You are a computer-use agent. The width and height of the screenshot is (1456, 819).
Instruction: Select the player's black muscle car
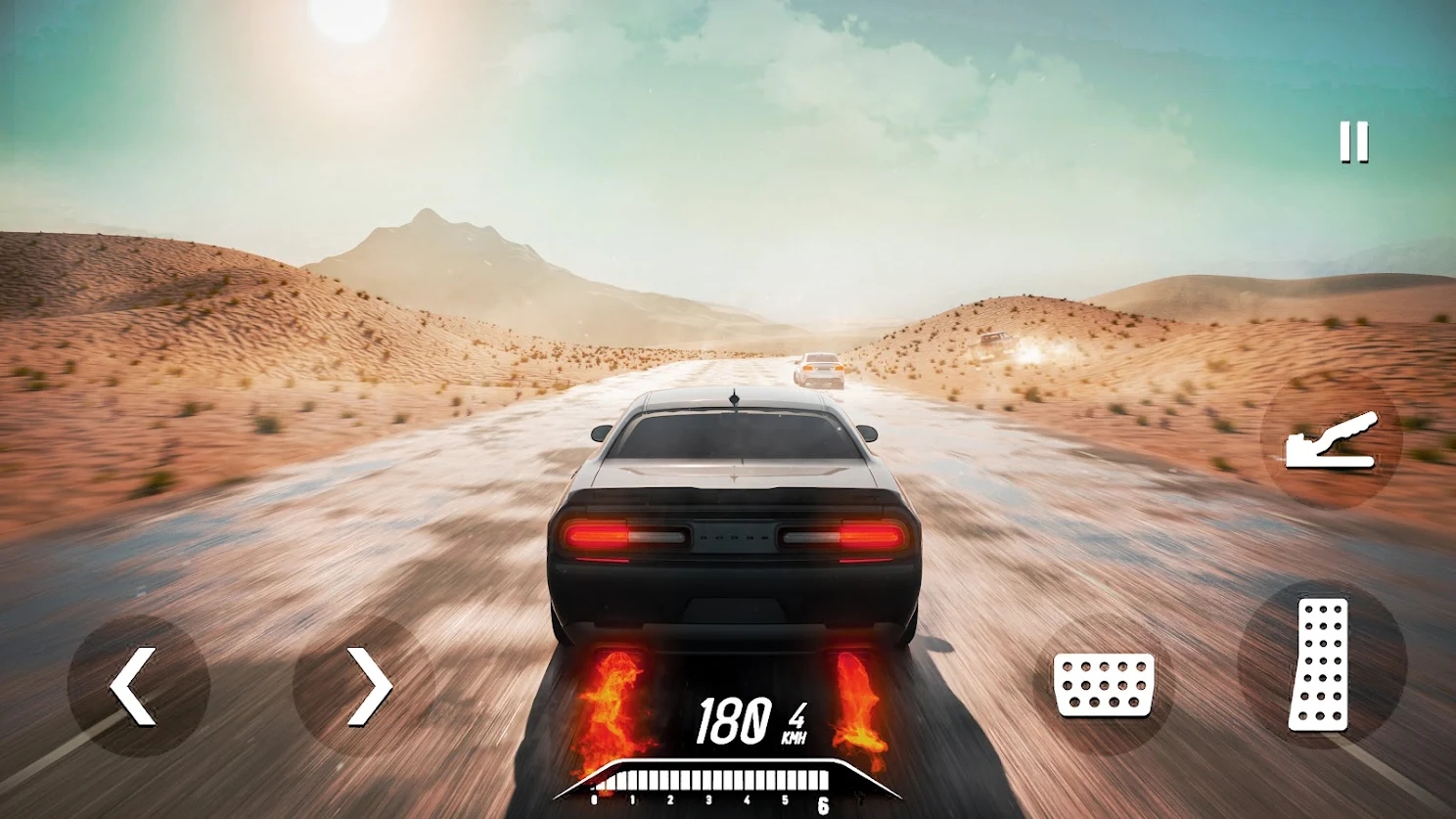pos(734,528)
